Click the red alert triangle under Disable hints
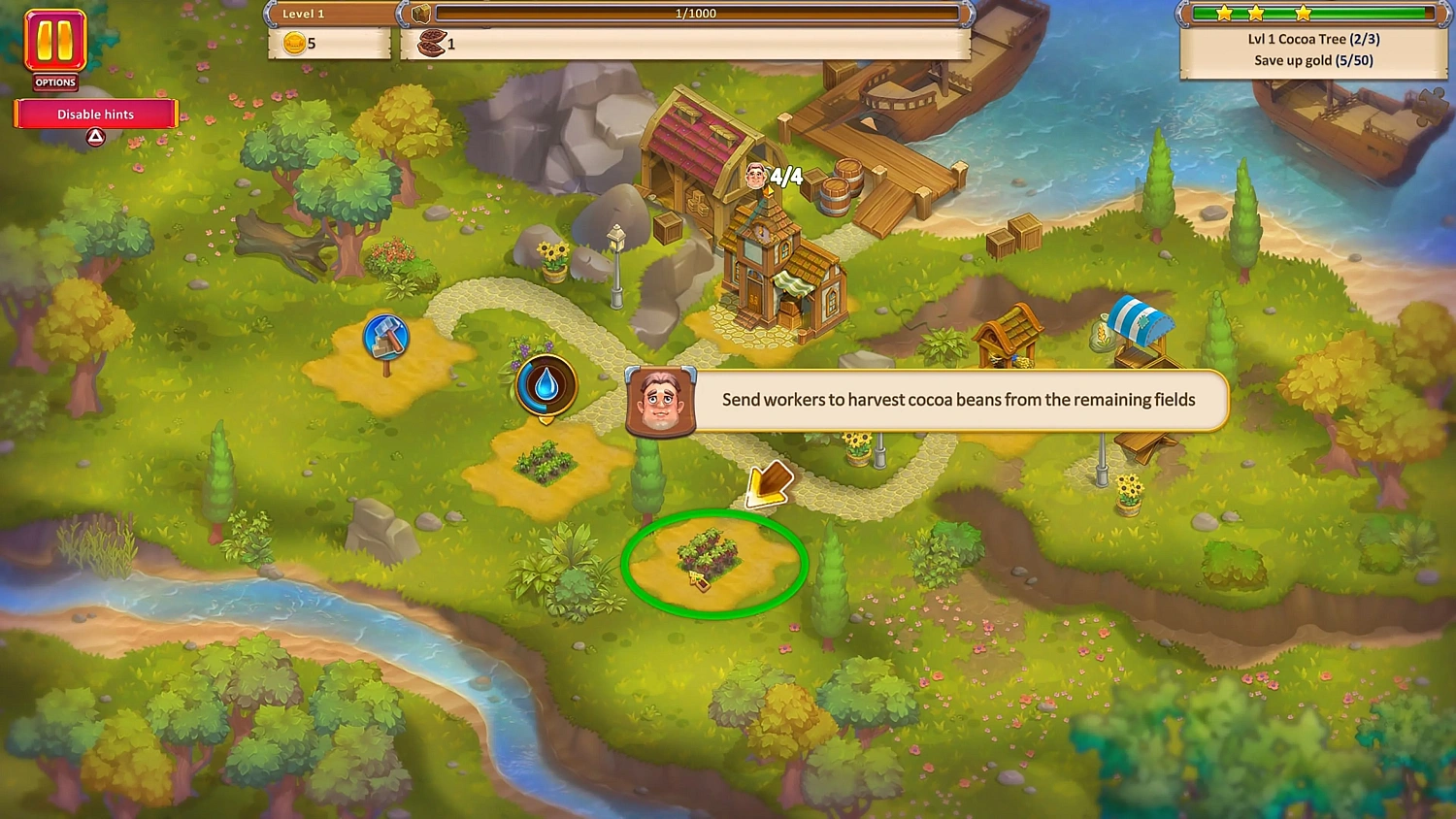 95,137
